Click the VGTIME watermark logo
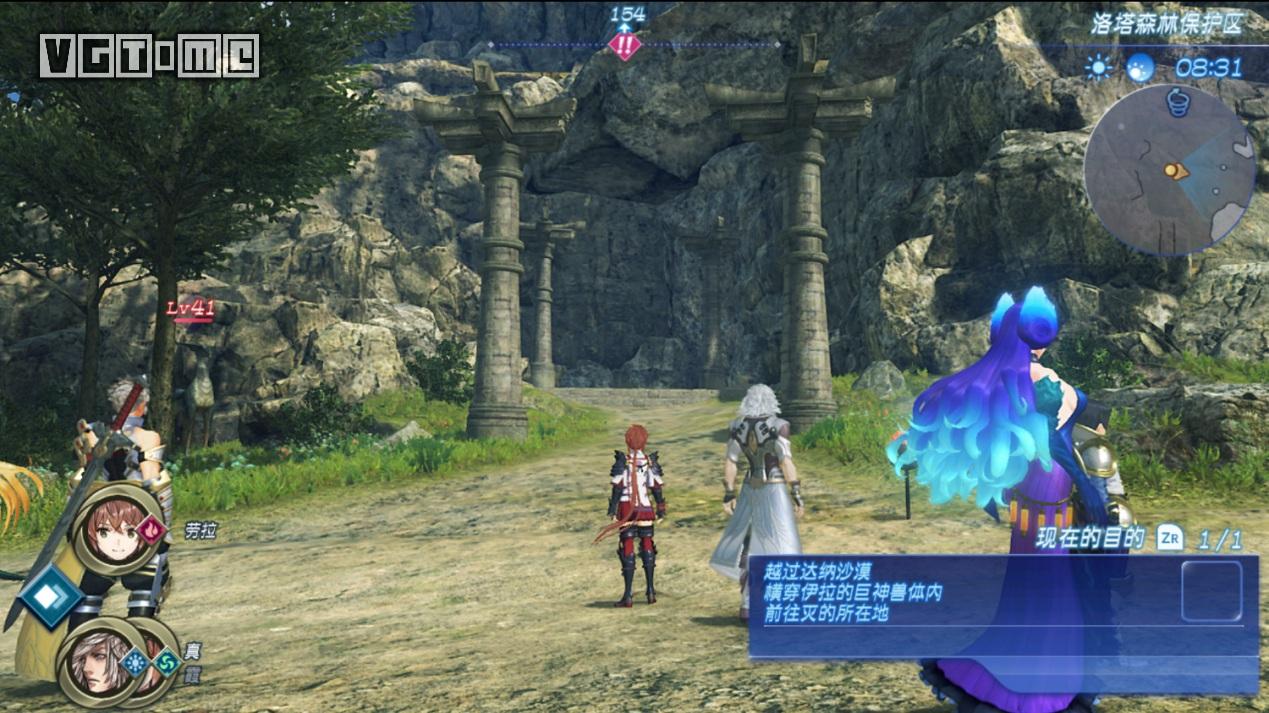The width and height of the screenshot is (1269, 713). click(150, 56)
